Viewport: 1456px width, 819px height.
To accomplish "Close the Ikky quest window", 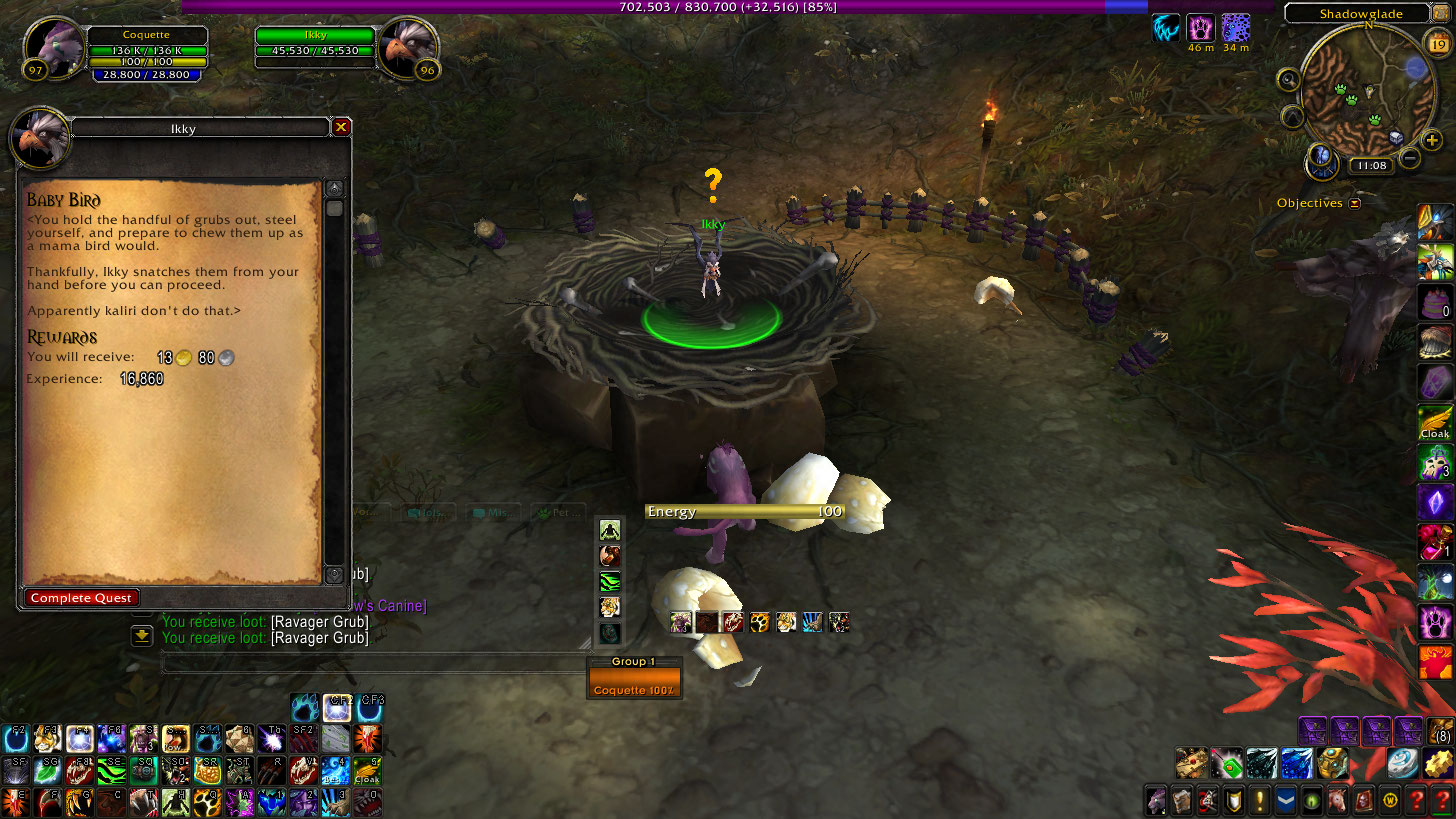I will click(x=341, y=127).
